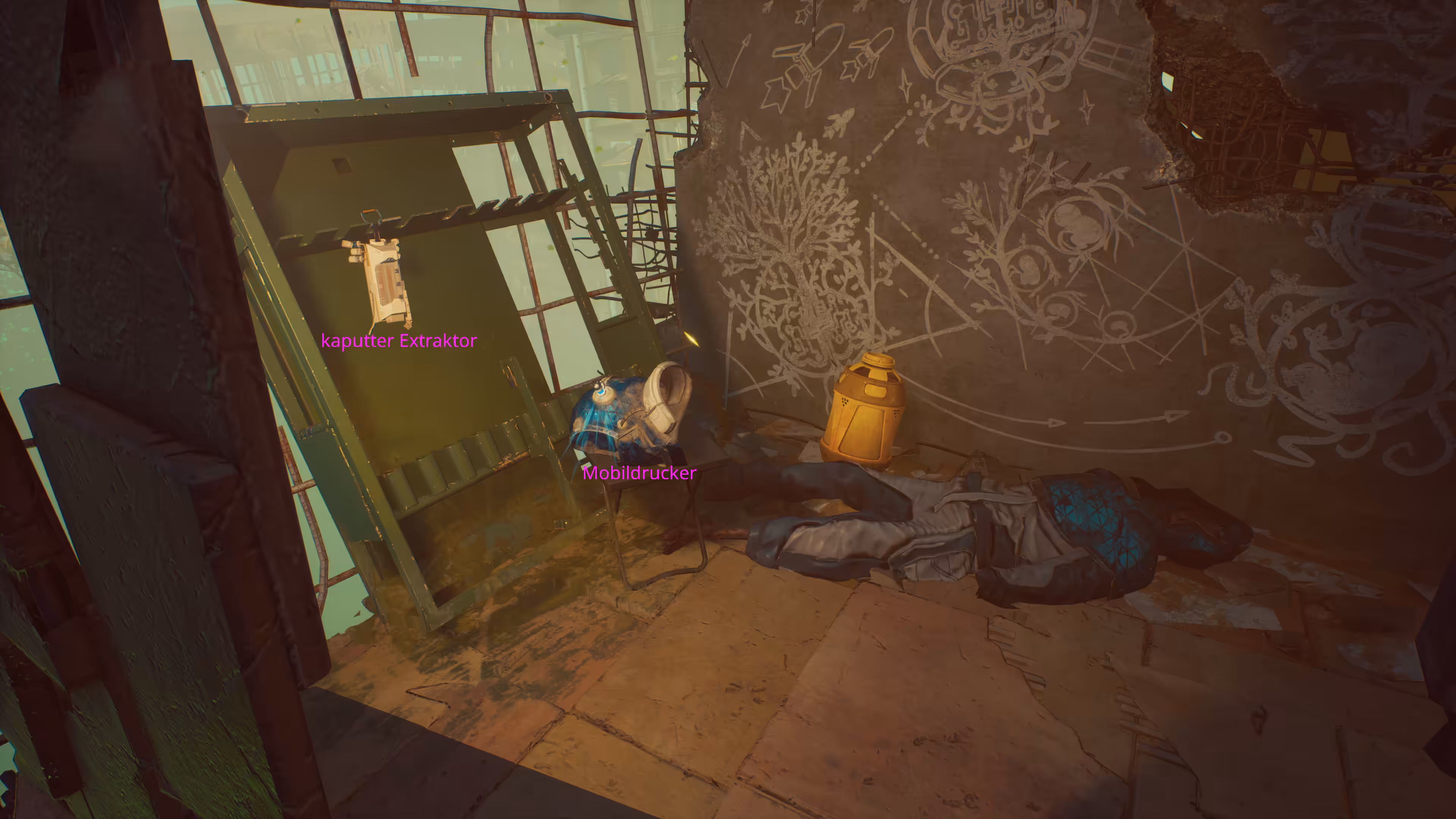Select the "kaputter Extraktor" item label
The image size is (1456, 819).
(399, 341)
